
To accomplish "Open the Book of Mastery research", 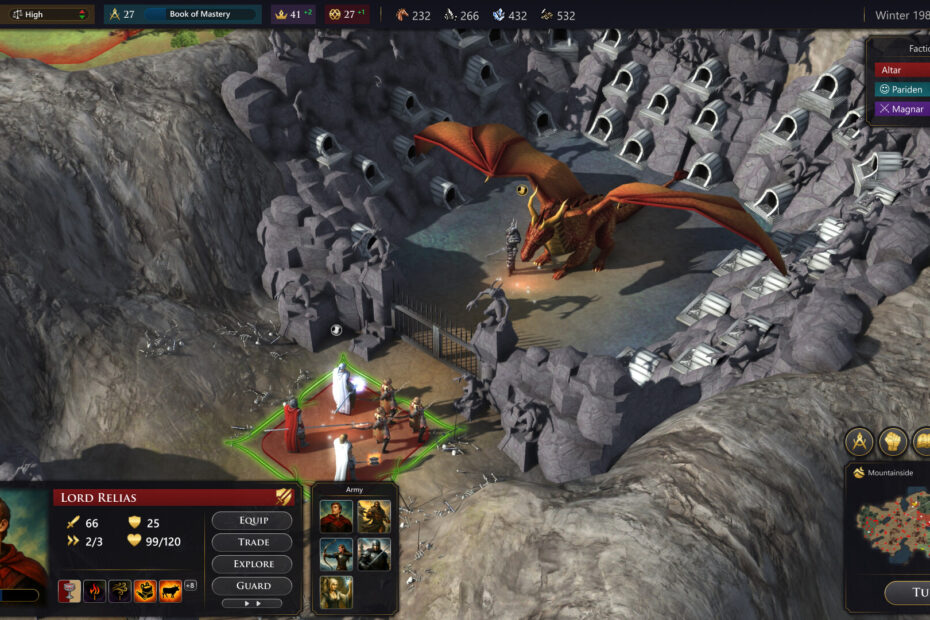I will [x=200, y=15].
